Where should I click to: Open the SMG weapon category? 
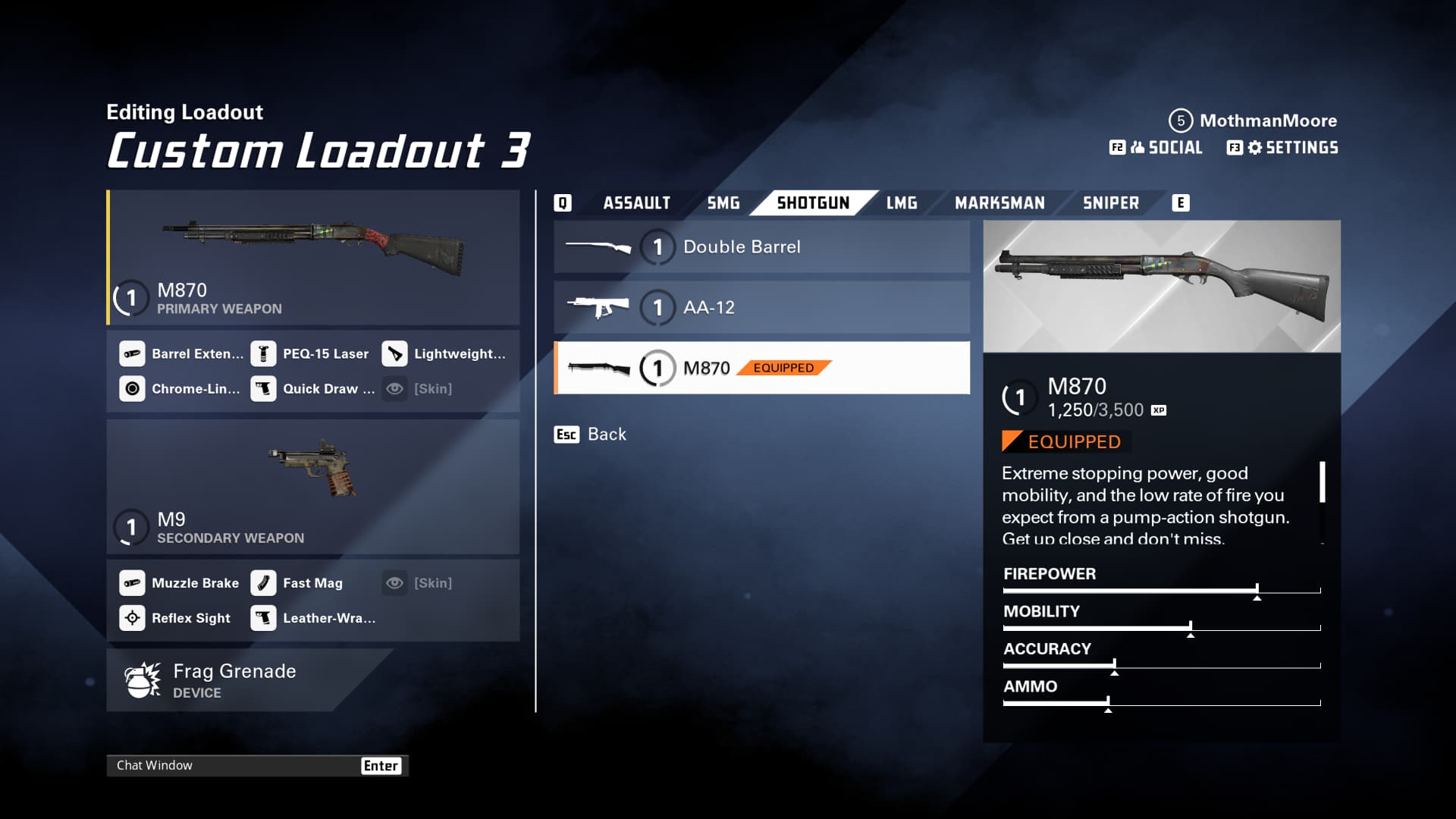point(723,203)
